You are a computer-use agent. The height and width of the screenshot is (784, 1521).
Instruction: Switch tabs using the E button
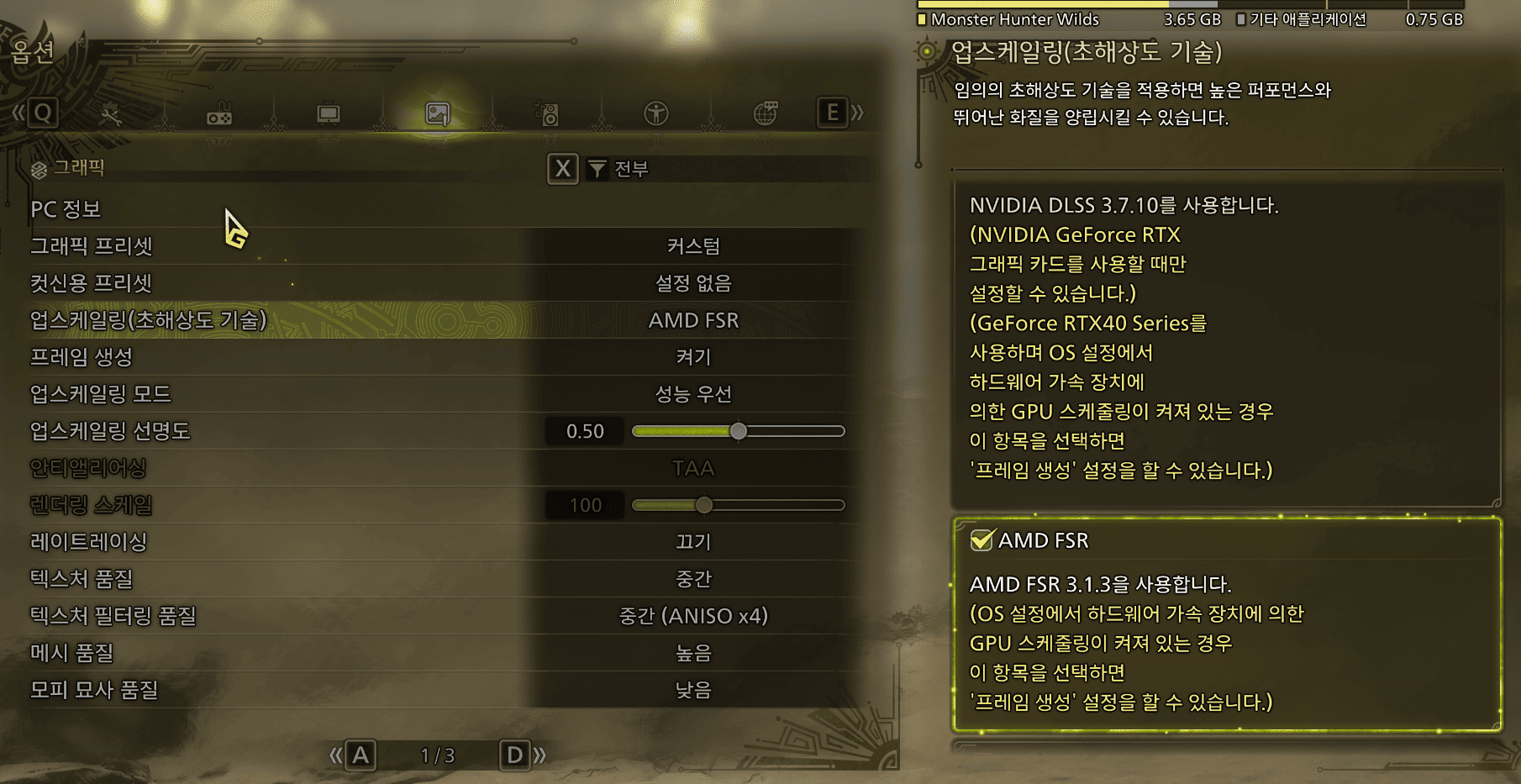coord(833,113)
